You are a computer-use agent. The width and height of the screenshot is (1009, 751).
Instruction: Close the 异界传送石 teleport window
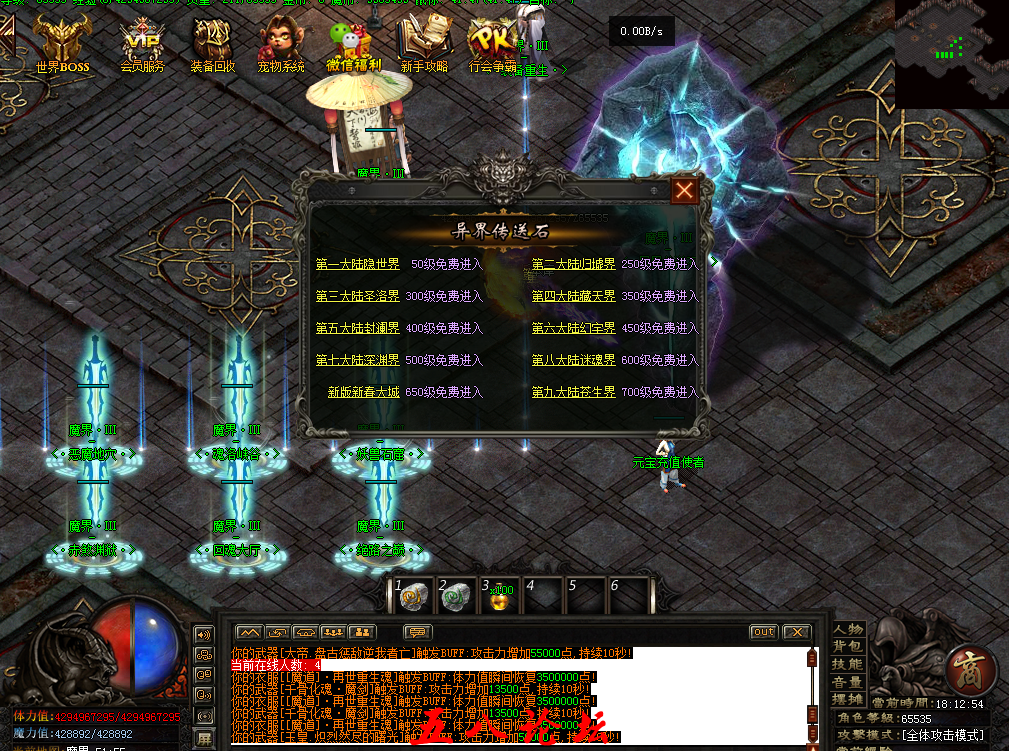(685, 191)
